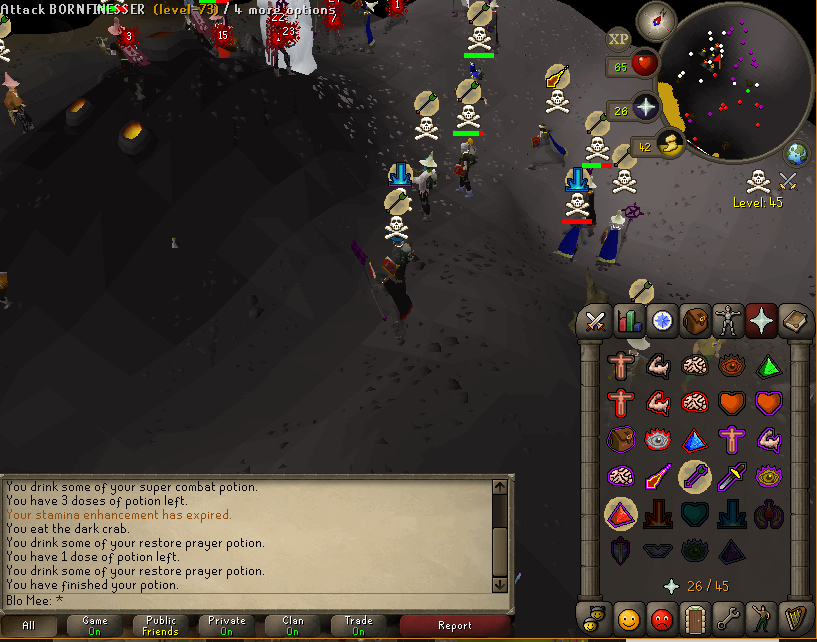Toggle the XP drops button

click(x=619, y=40)
